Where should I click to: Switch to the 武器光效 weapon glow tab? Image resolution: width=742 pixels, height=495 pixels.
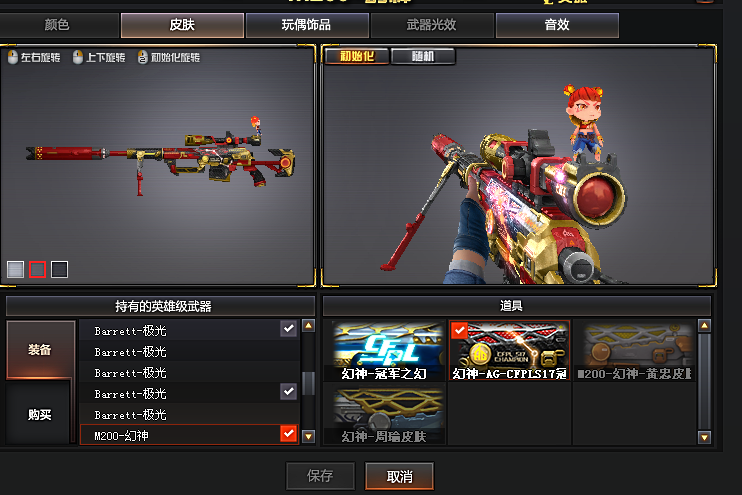click(433, 25)
